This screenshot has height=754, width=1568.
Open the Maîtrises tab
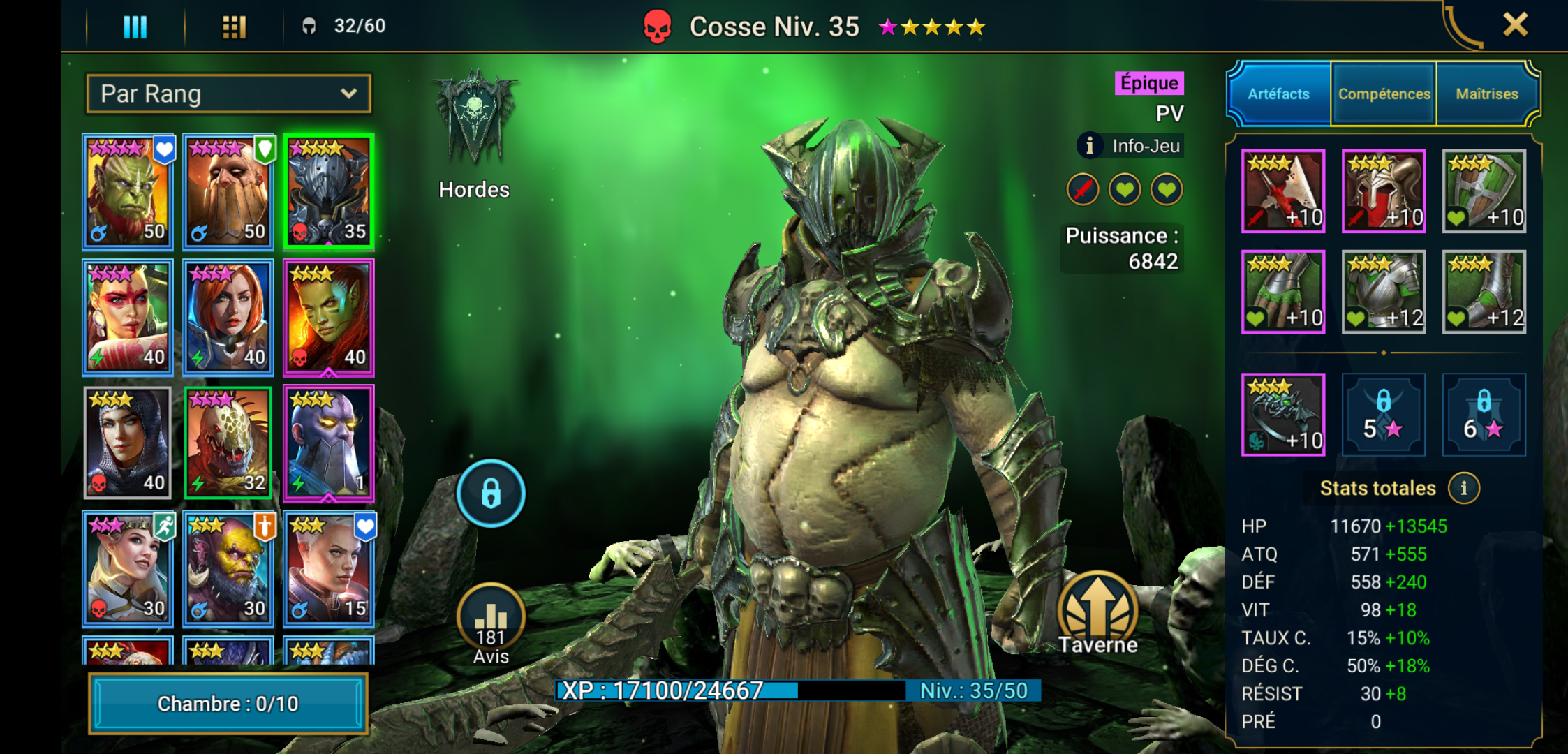click(x=1486, y=93)
